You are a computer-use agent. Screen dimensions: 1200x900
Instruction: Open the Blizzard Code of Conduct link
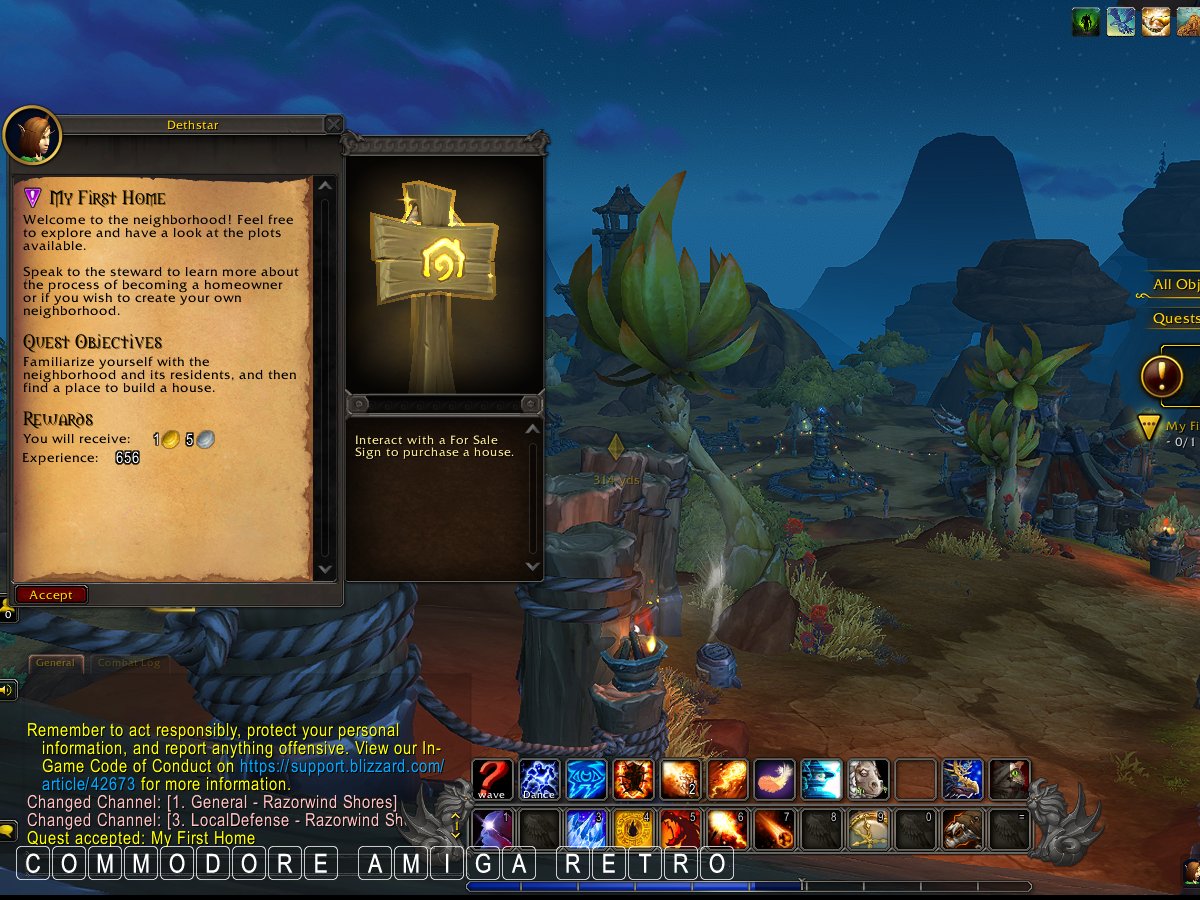click(x=342, y=766)
